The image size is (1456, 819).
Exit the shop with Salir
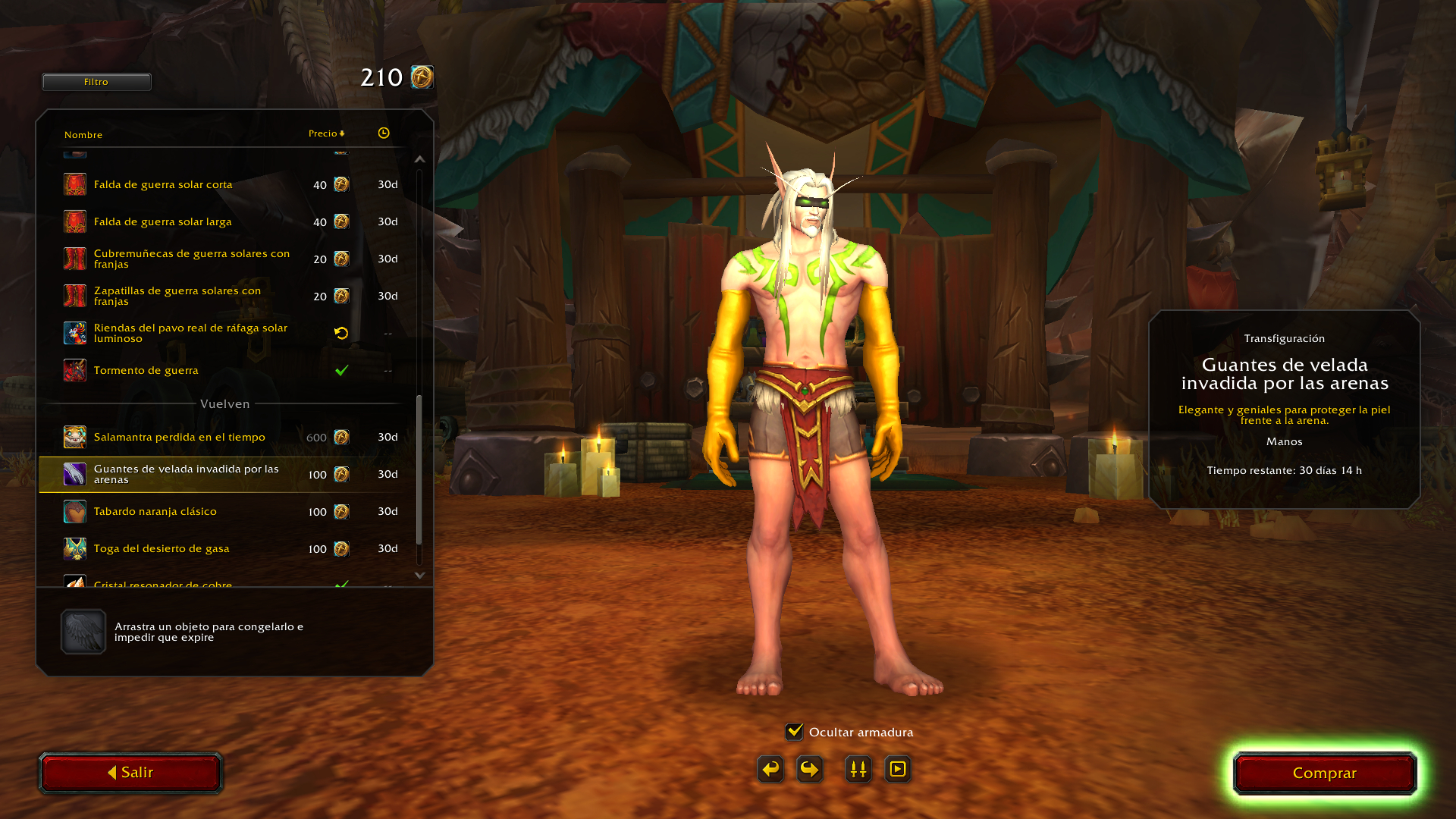click(130, 773)
